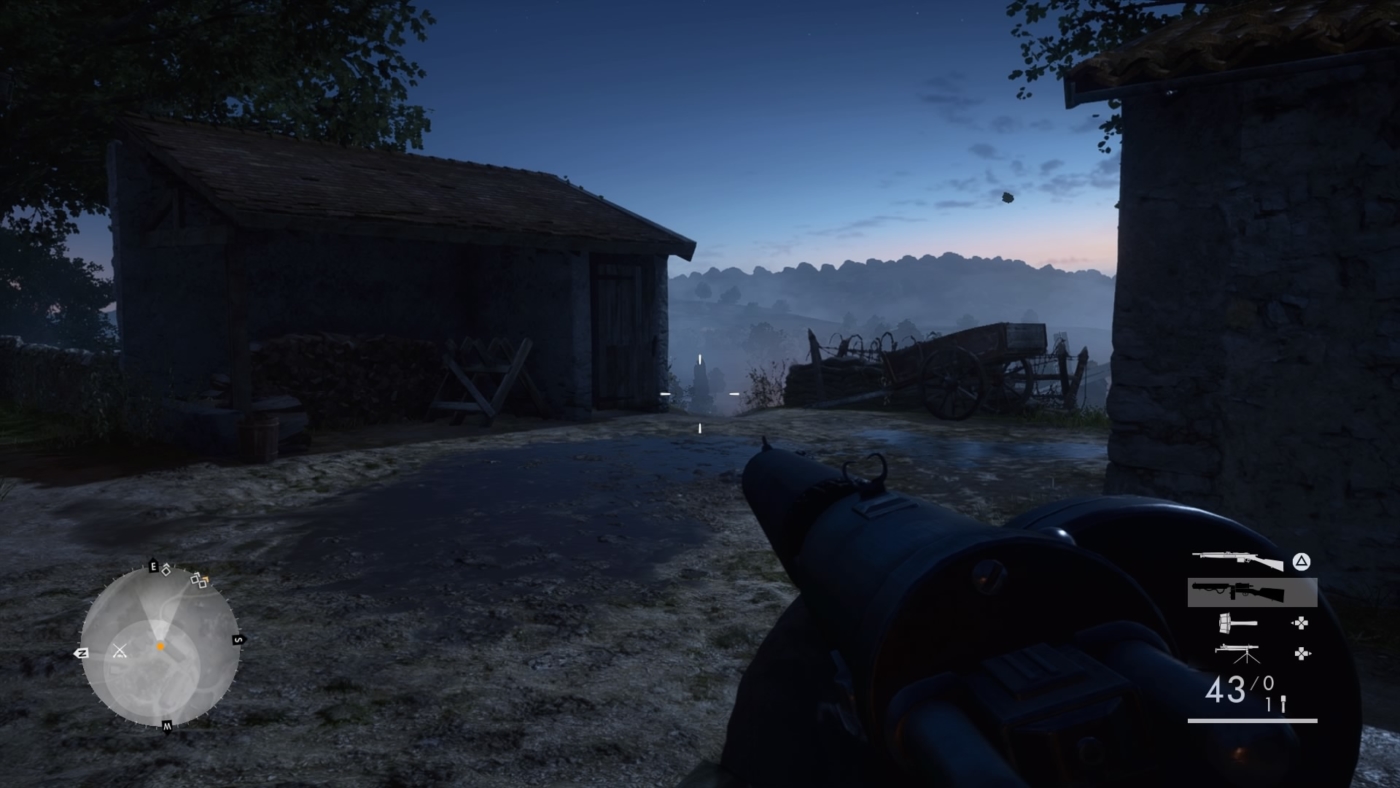Select the stick grenade icon in loadout
The height and width of the screenshot is (788, 1400).
click(x=1238, y=623)
